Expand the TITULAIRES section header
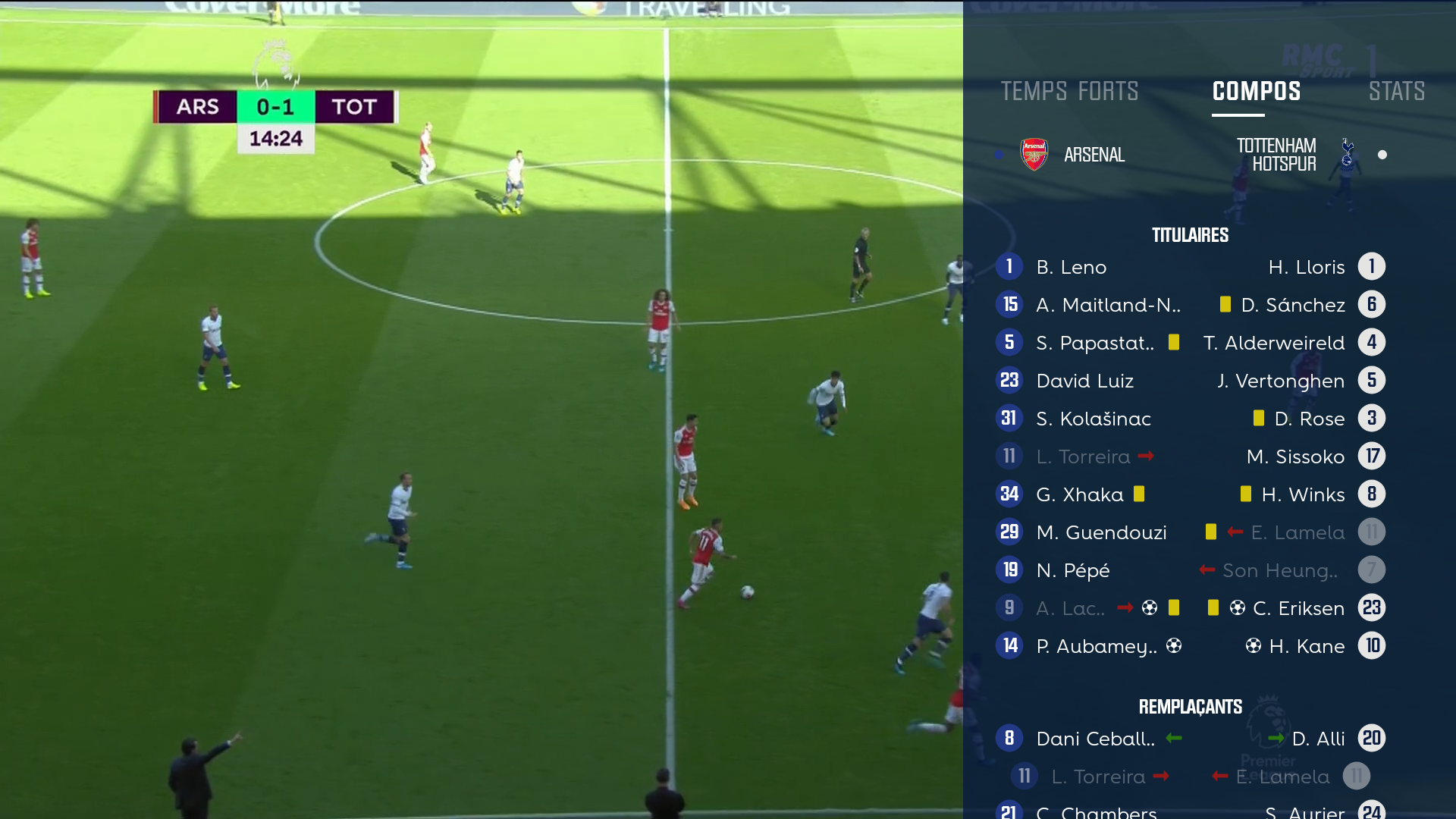Viewport: 1456px width, 819px height. 1191,234
